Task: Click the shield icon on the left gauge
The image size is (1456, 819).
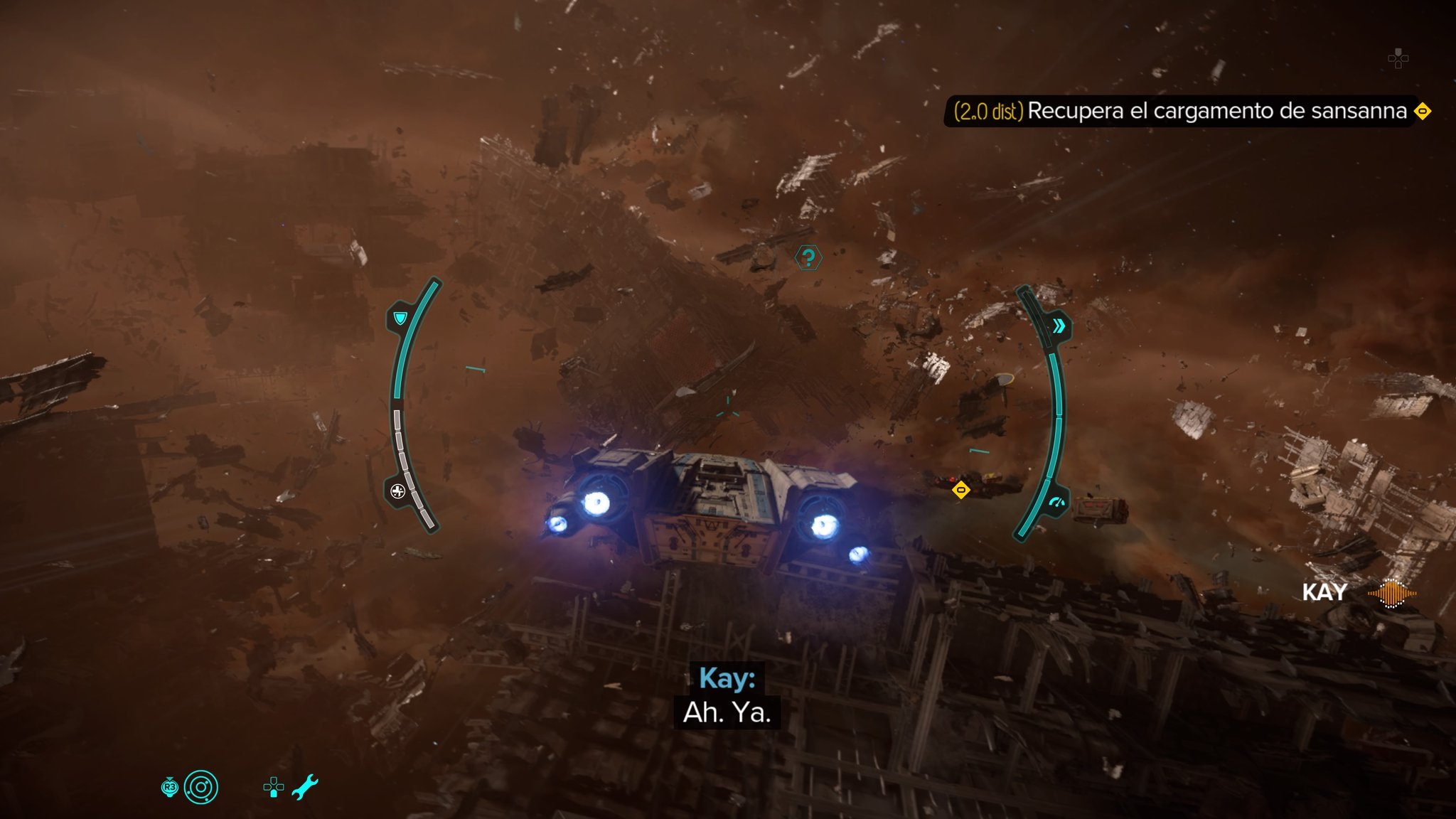Action: (x=400, y=318)
